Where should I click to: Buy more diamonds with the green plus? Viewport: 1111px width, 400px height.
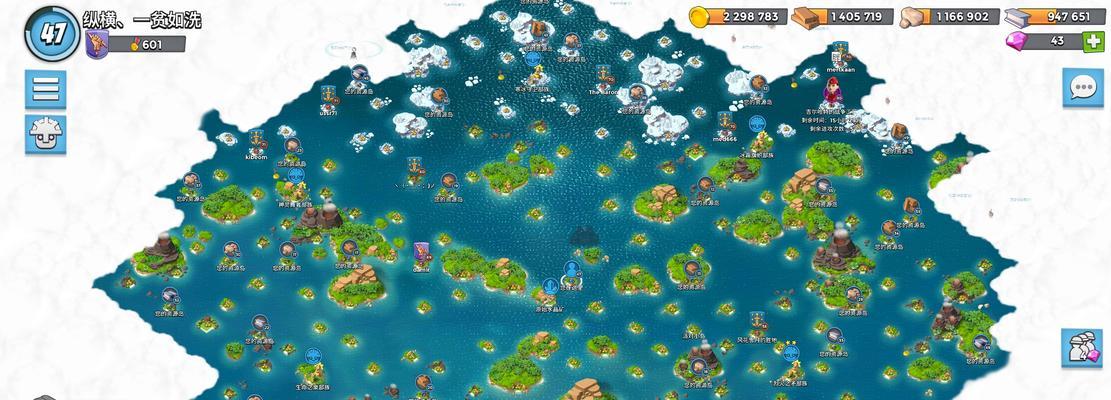[x=1096, y=41]
